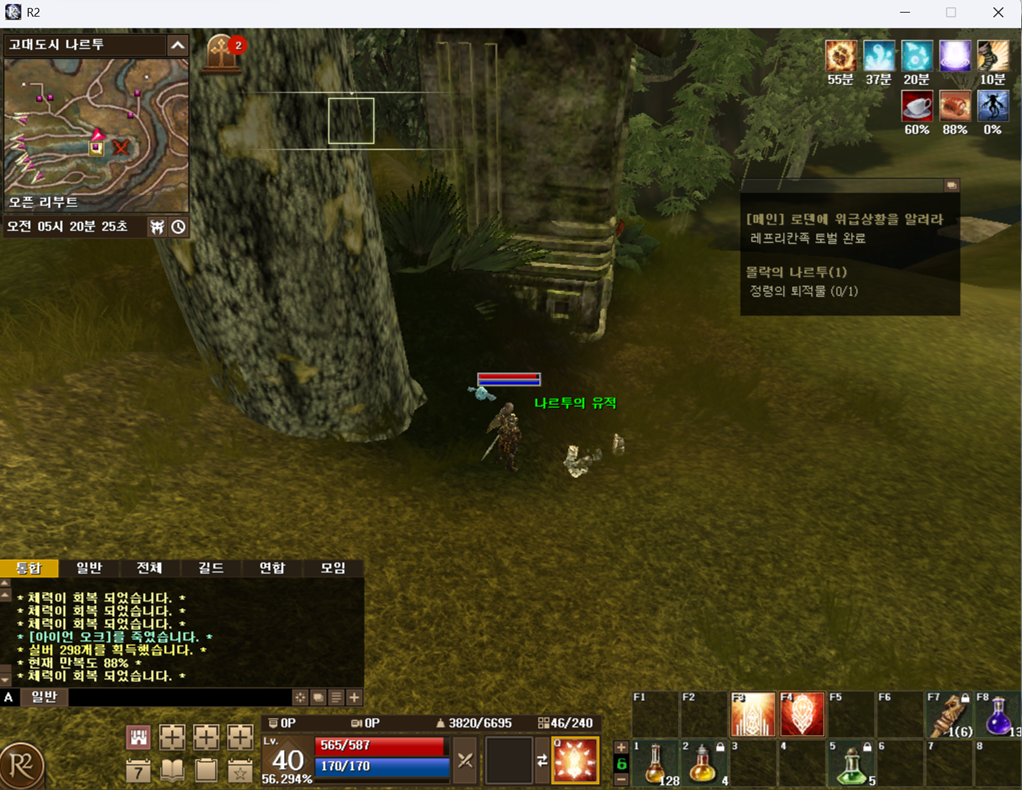Click the clock icon below the minimap
The height and width of the screenshot is (790, 1022).
click(178, 227)
